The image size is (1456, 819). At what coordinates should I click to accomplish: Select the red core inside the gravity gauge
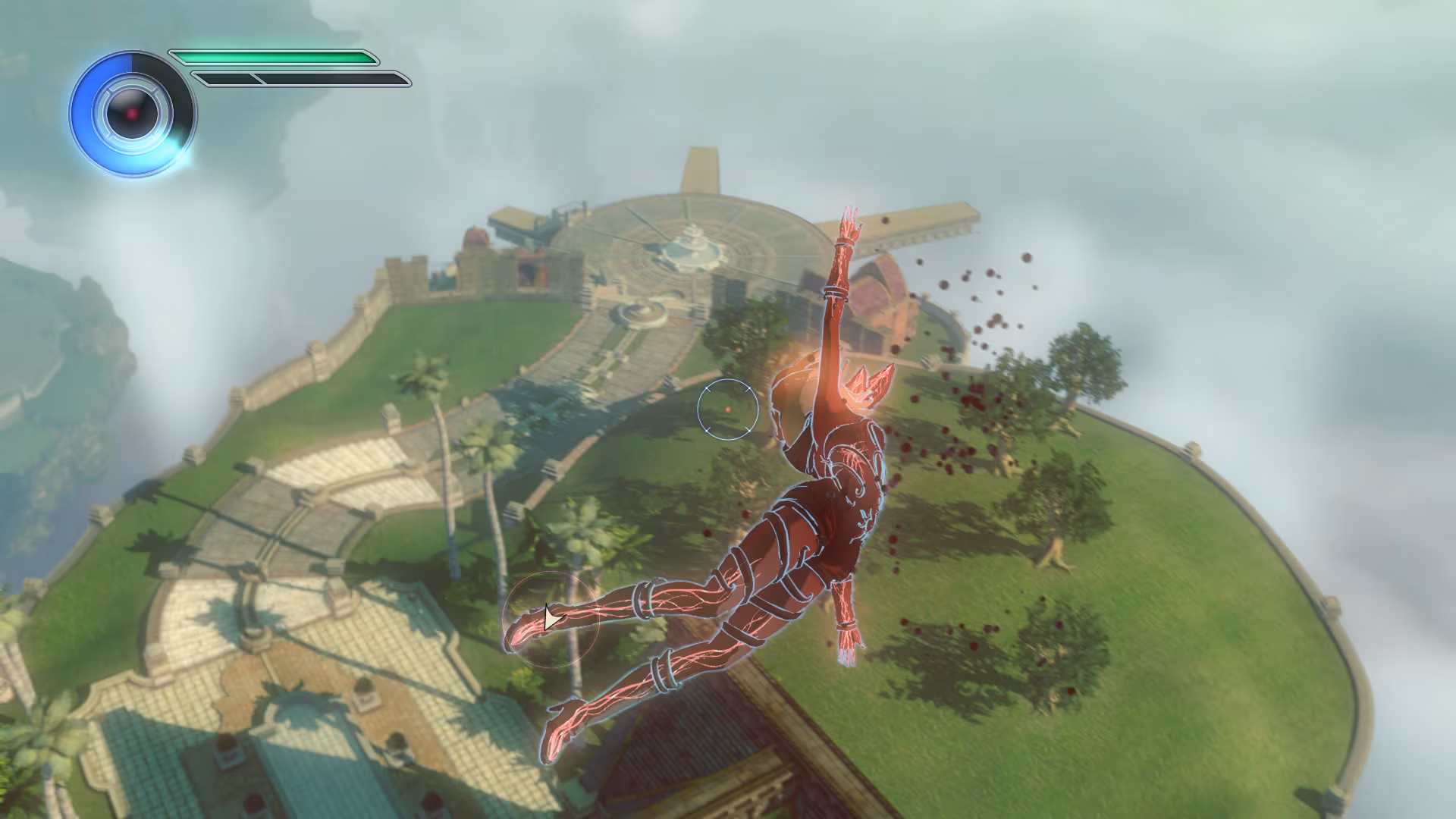pyautogui.click(x=130, y=112)
